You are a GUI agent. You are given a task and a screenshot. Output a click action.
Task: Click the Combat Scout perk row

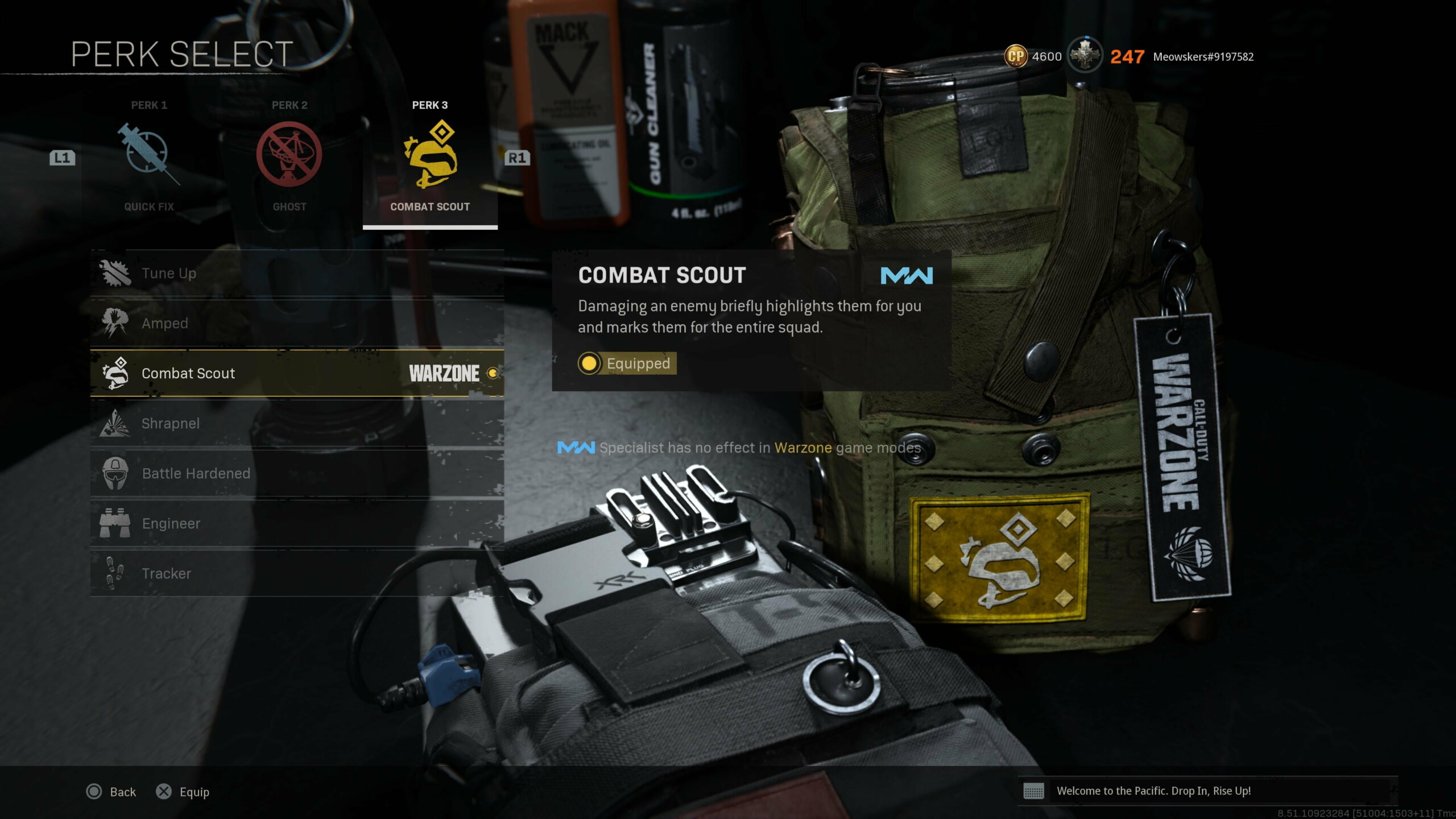[296, 373]
